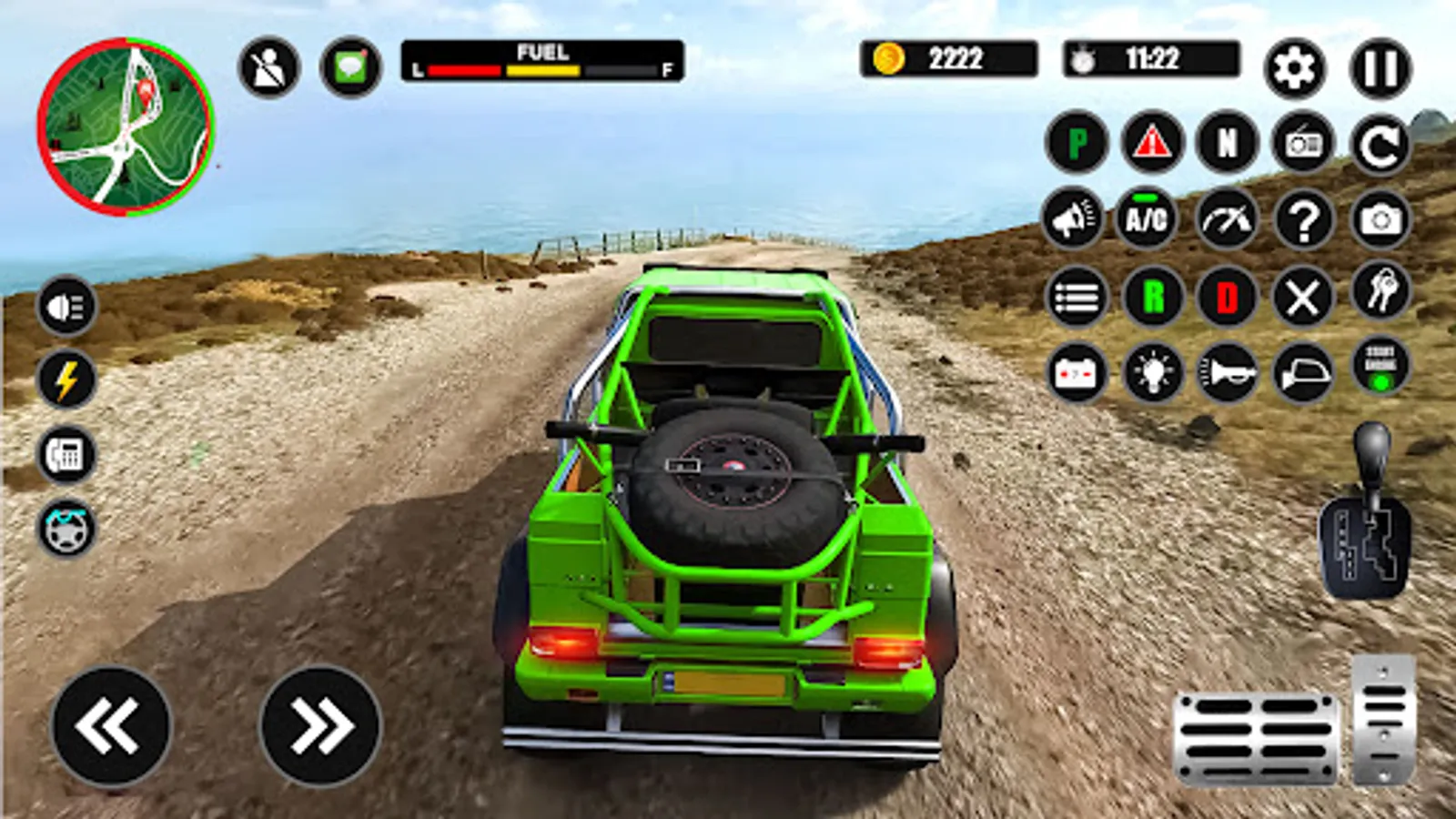This screenshot has width=1456, height=819.
Task: Open the green chat message icon
Action: 350,68
